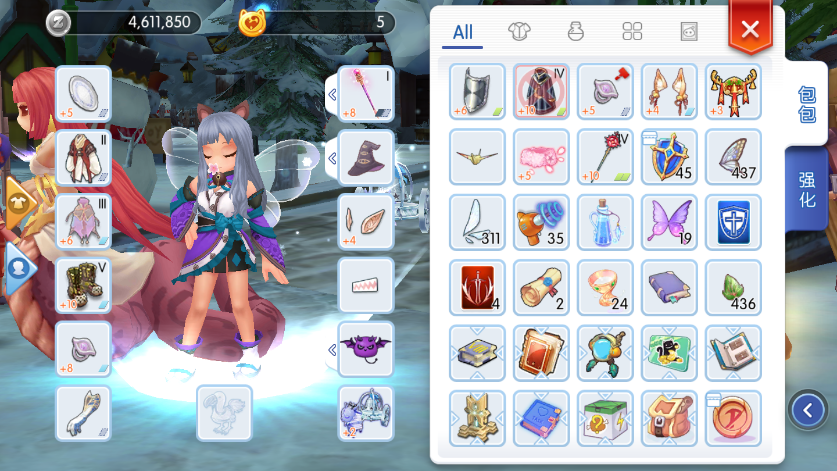Switch to the All items tab
This screenshot has height=471, width=837.
(462, 32)
